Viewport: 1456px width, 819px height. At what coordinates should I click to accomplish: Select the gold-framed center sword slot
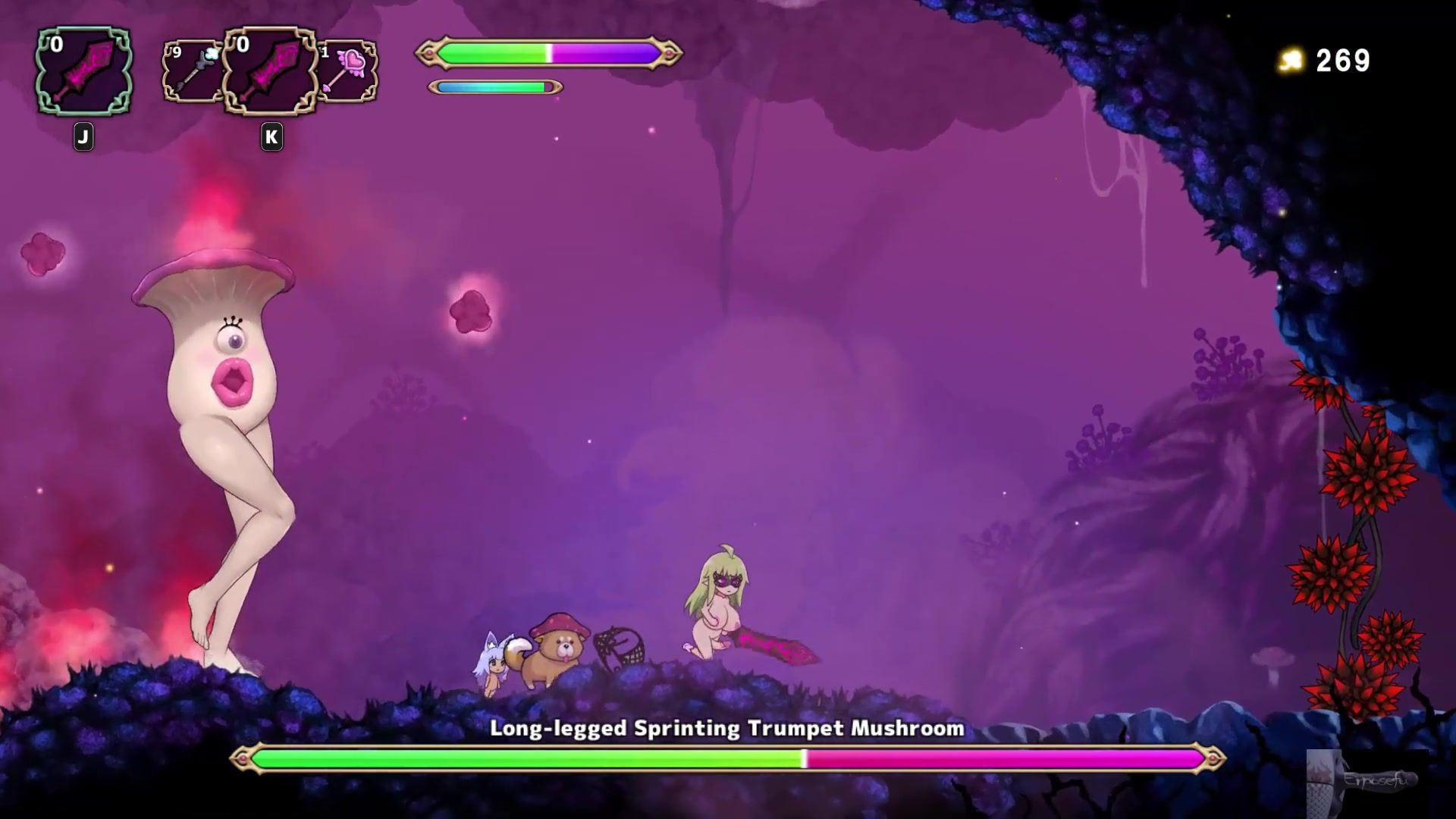(270, 72)
